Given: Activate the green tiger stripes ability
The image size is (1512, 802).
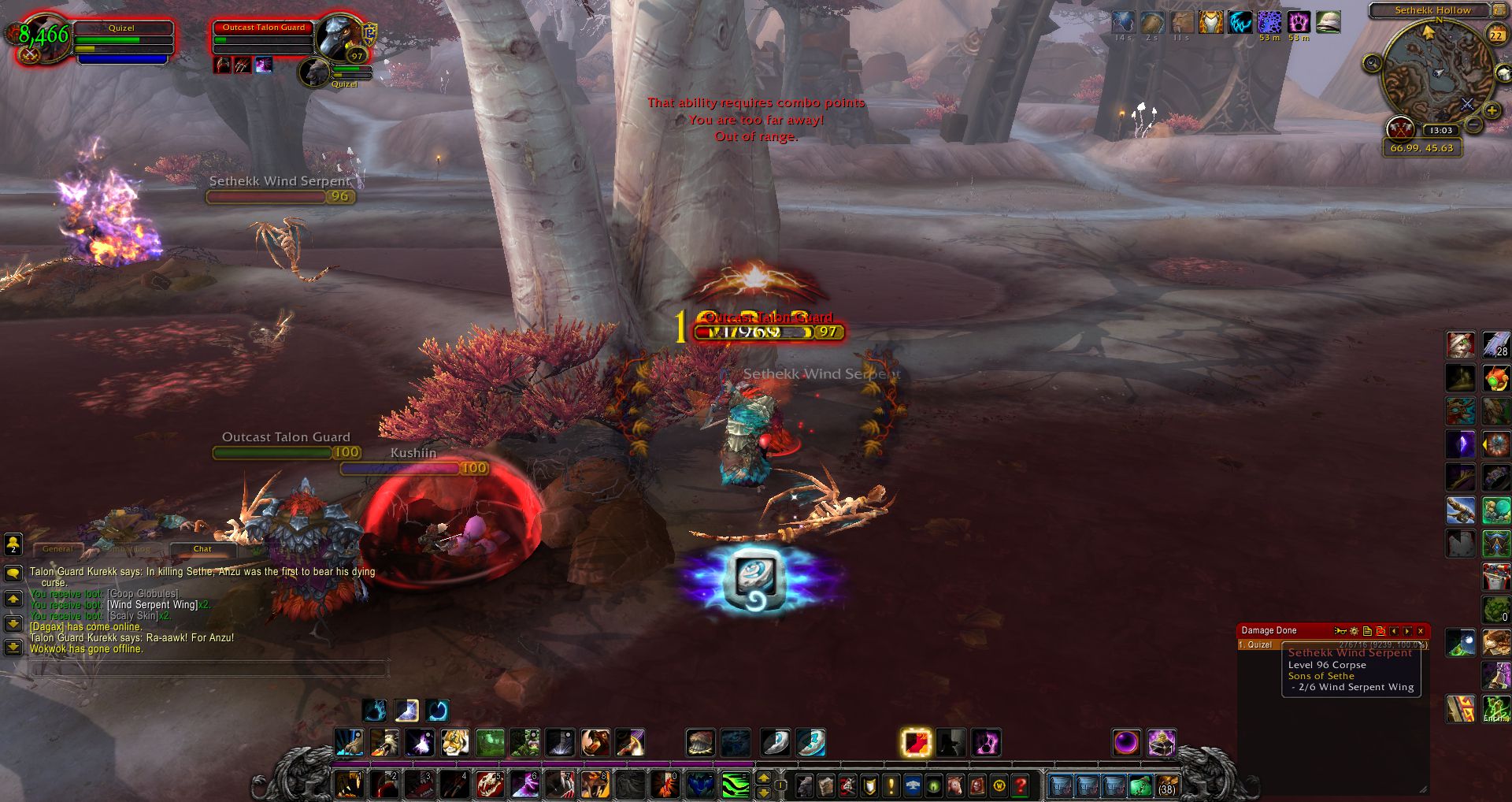Looking at the screenshot, I should tap(736, 785).
